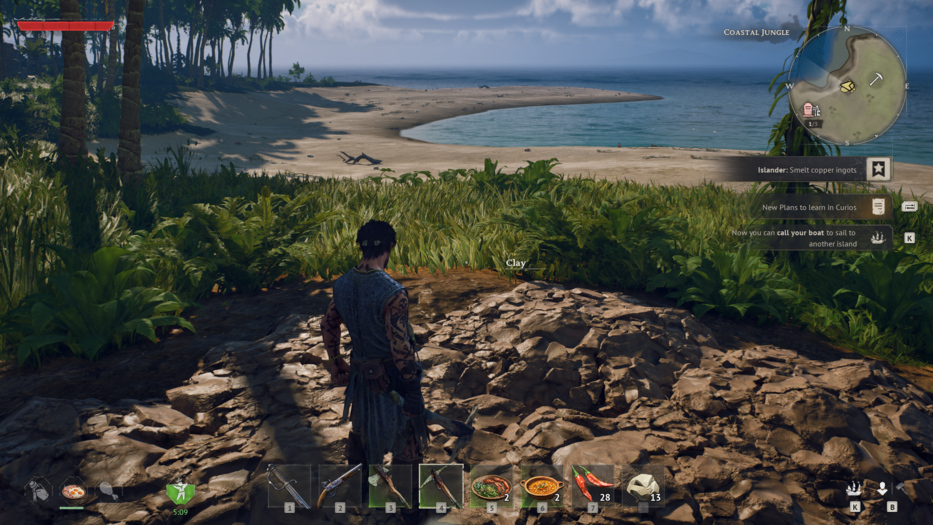This screenshot has width=933, height=525.
Task: Select the chili peppers stack of 28
Action: click(593, 487)
